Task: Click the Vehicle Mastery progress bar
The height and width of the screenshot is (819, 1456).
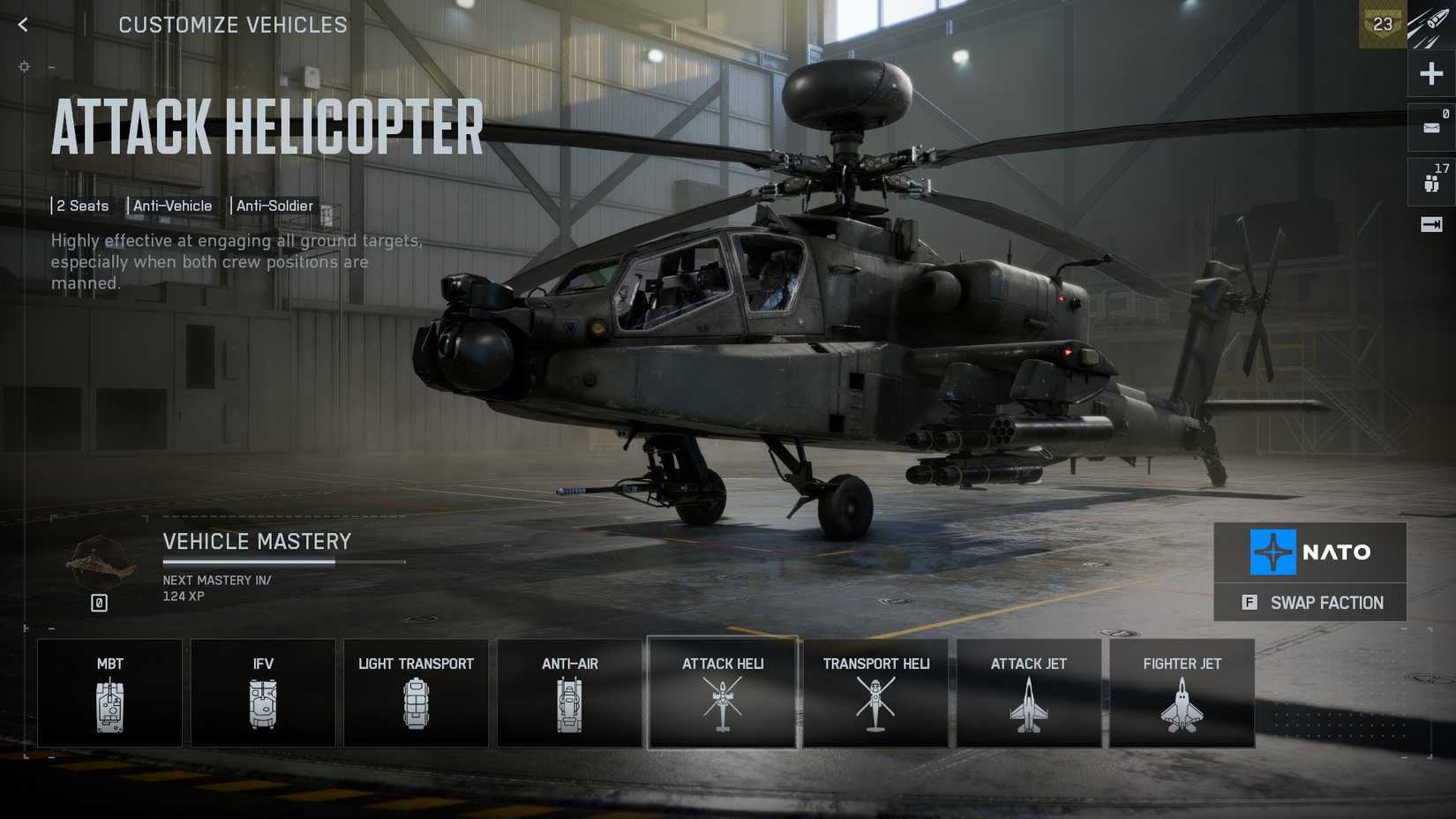Action: 282,561
